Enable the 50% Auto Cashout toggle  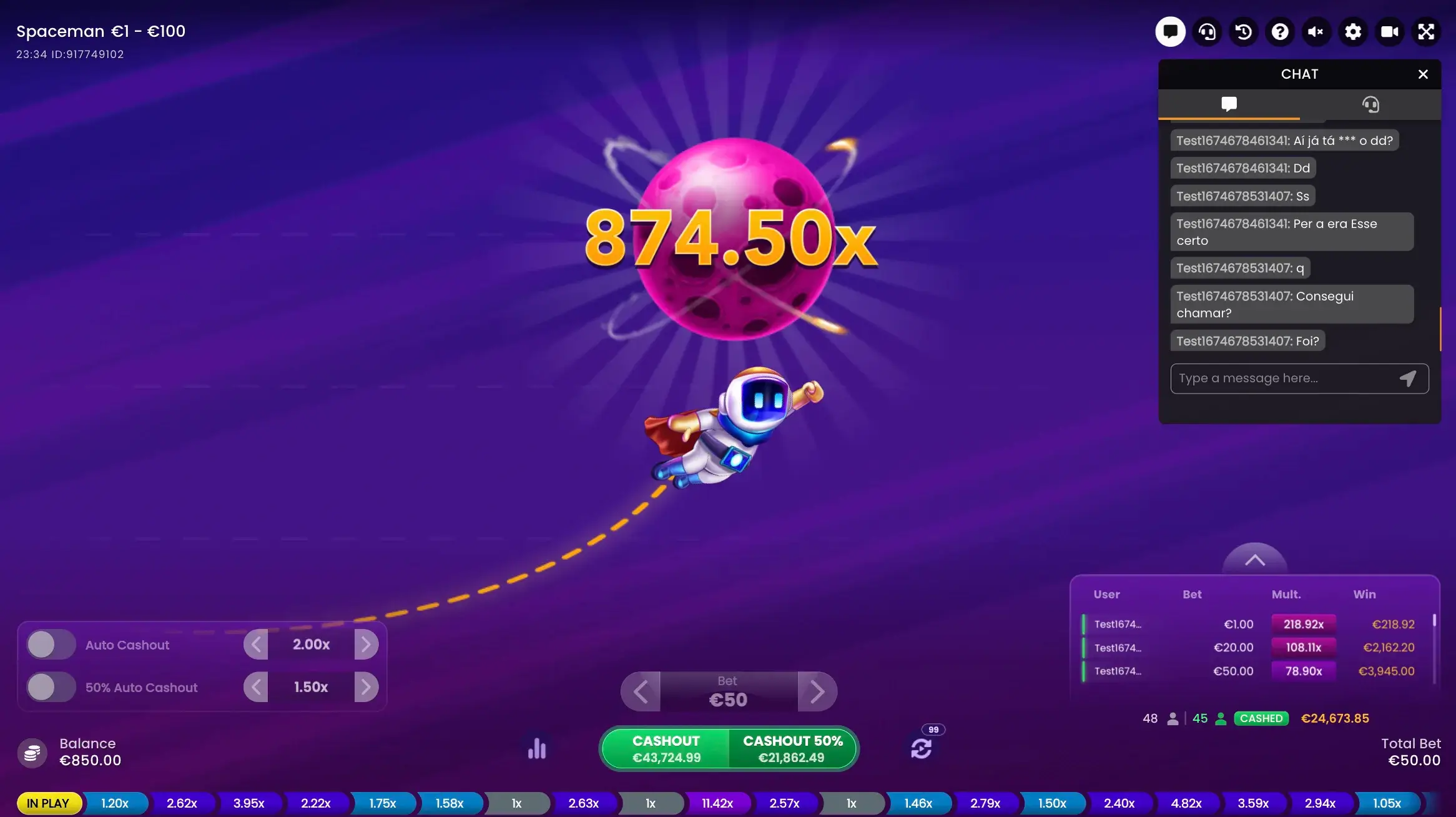click(x=51, y=686)
